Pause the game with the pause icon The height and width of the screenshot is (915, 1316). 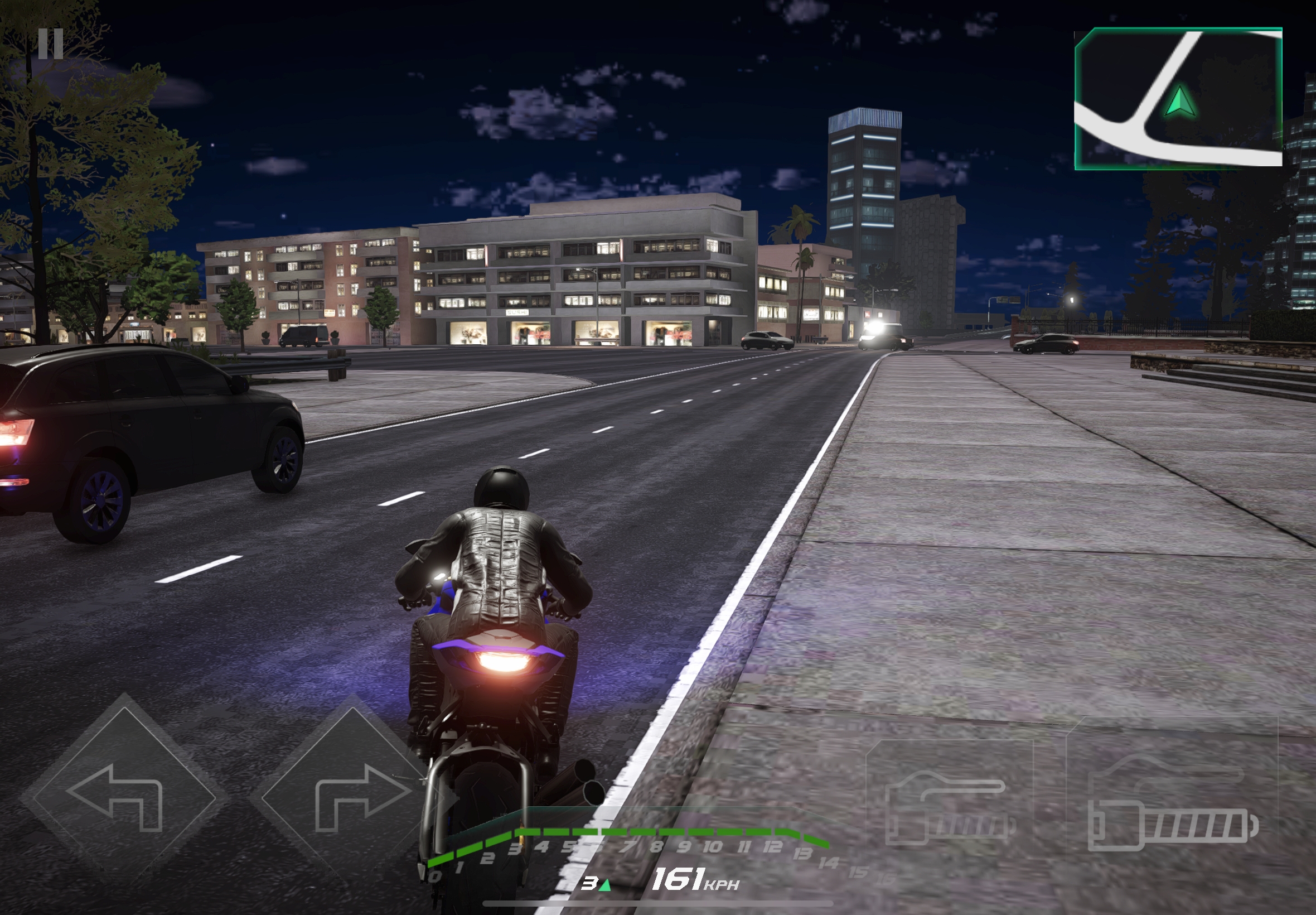[x=50, y=44]
